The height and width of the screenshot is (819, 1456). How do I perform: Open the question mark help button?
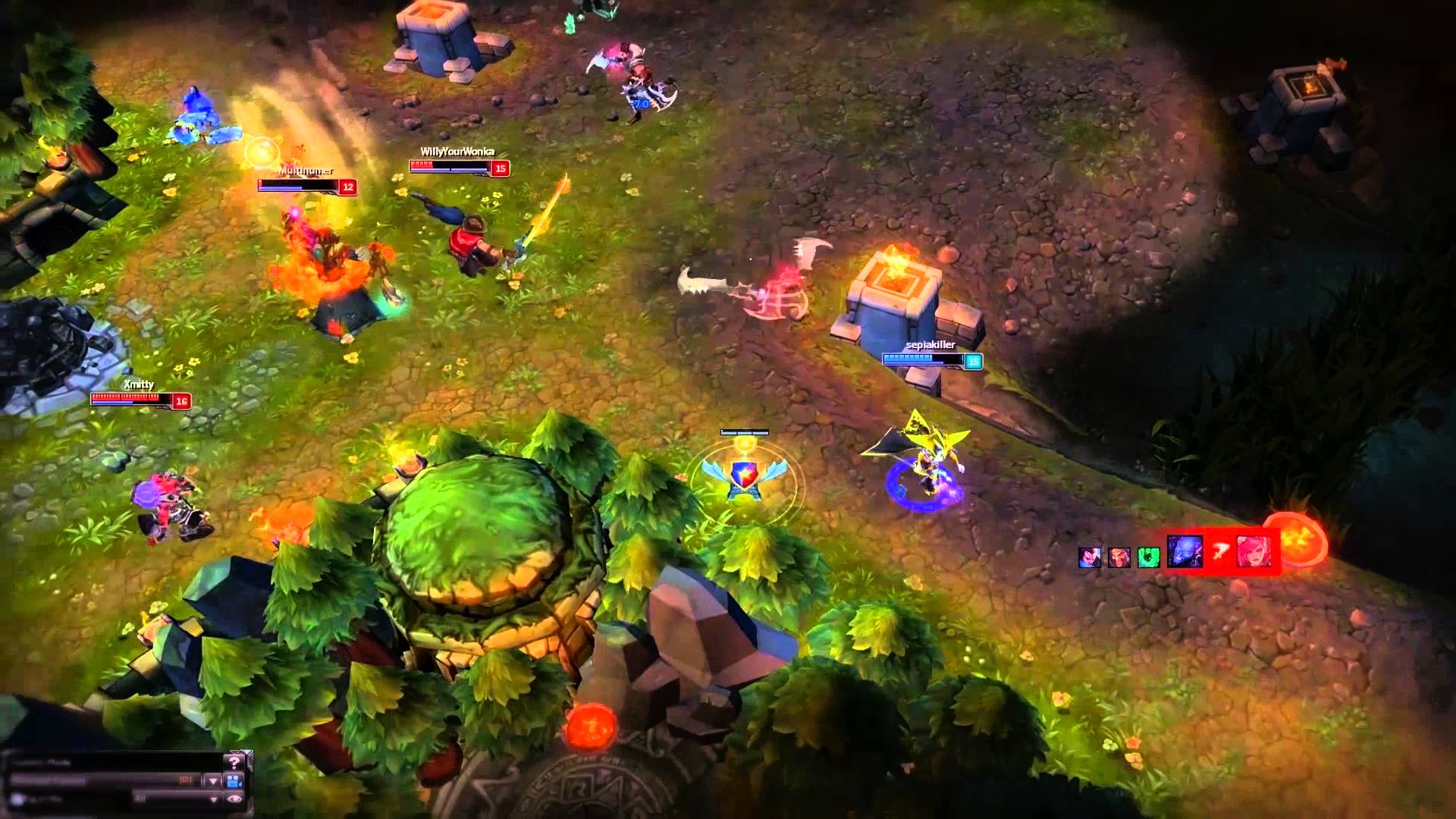click(235, 763)
